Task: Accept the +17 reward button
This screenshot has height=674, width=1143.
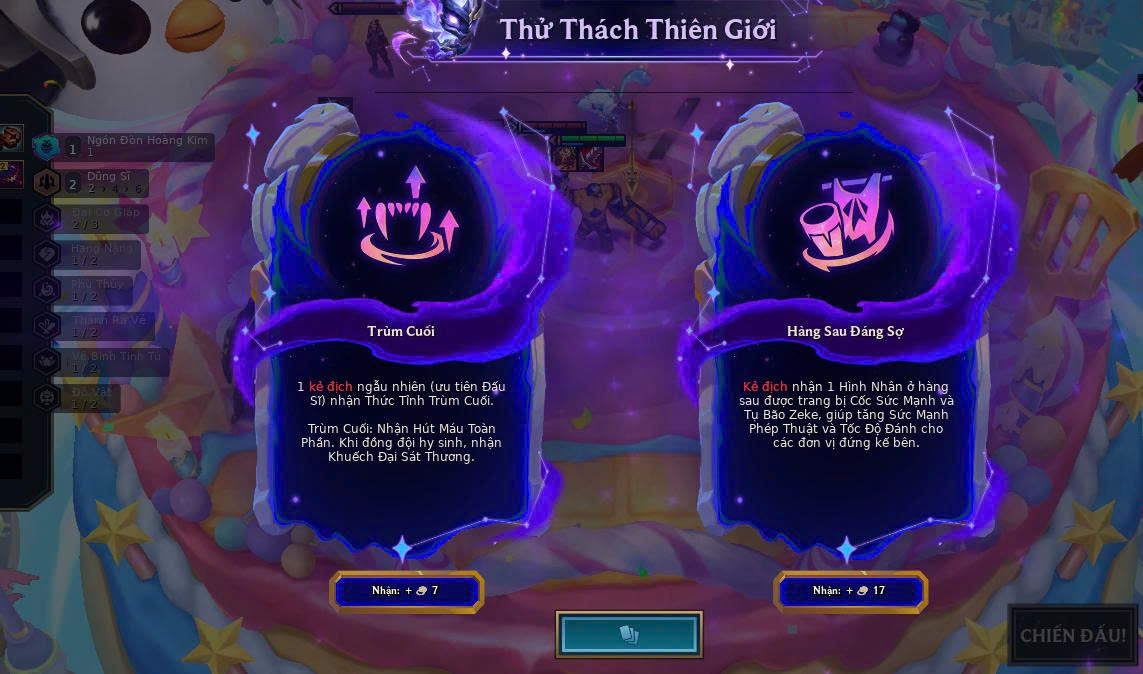Action: pos(850,591)
